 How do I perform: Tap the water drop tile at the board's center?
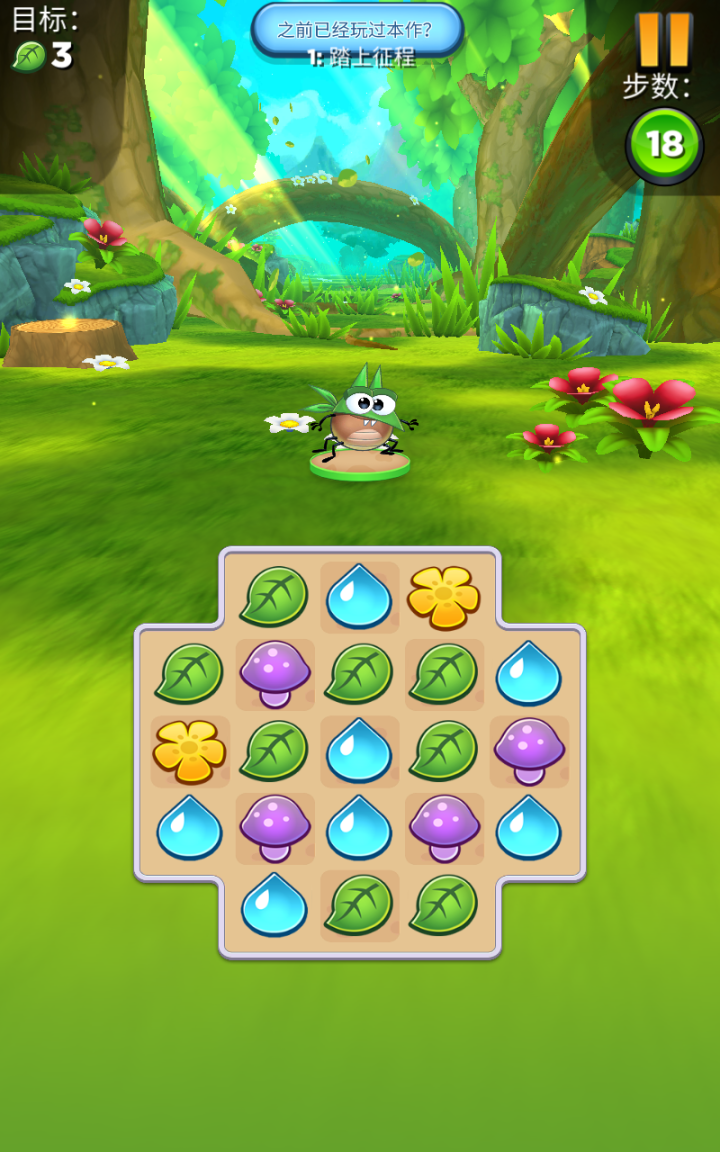[359, 751]
